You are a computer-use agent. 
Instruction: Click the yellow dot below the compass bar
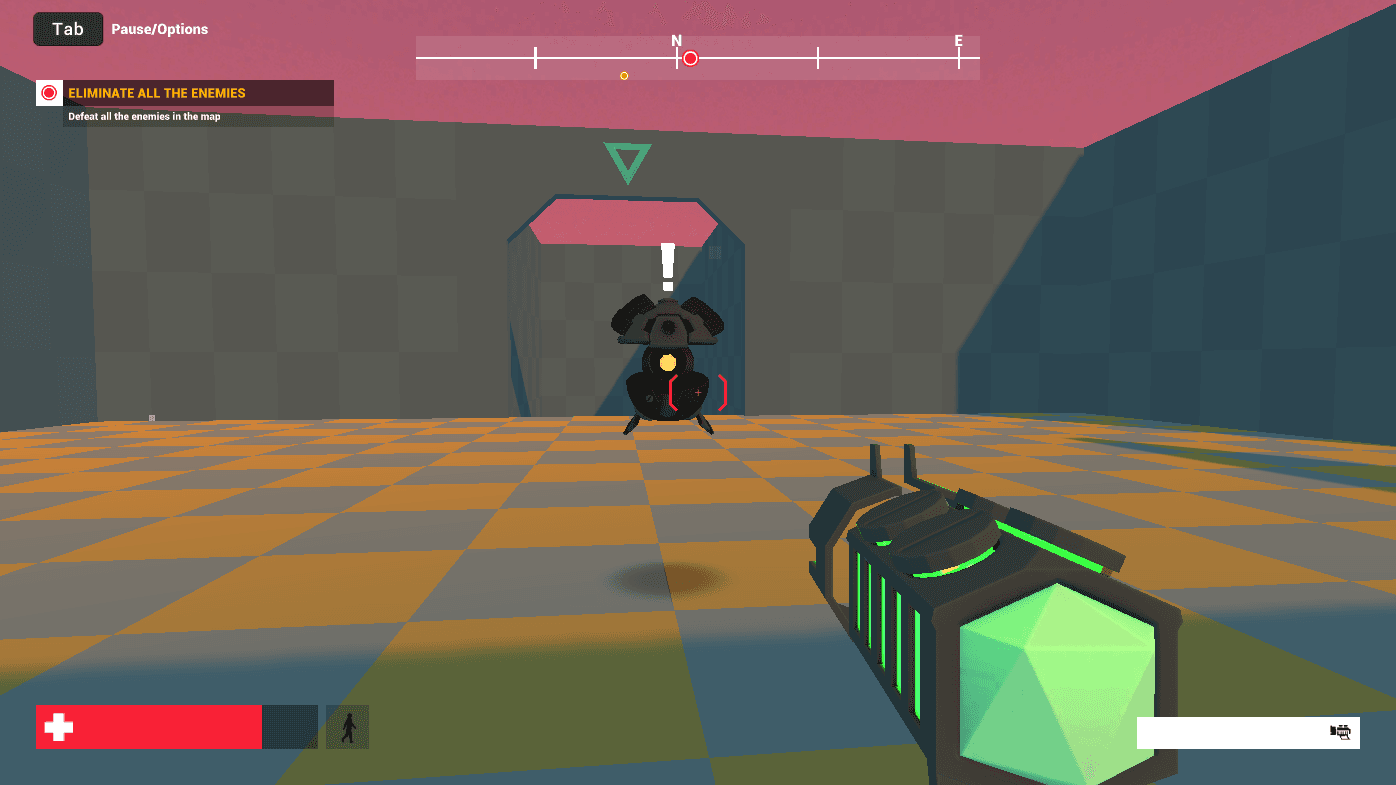click(623, 74)
